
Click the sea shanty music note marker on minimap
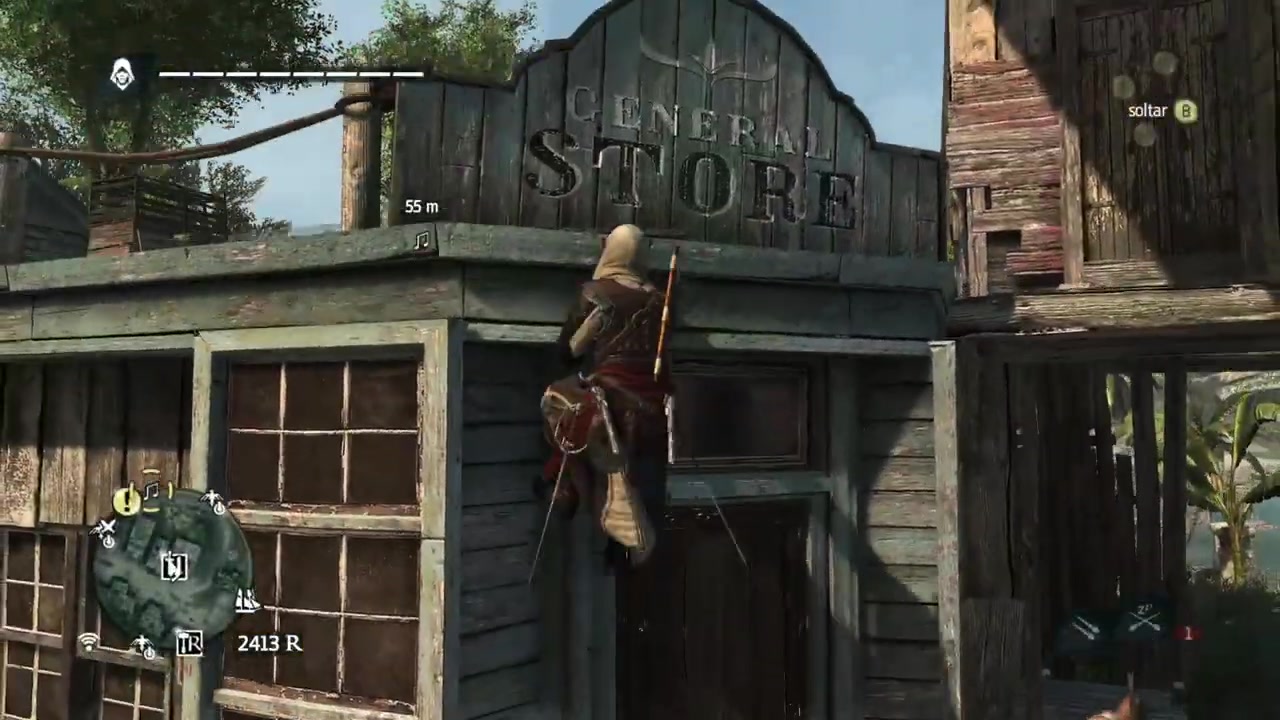(150, 494)
